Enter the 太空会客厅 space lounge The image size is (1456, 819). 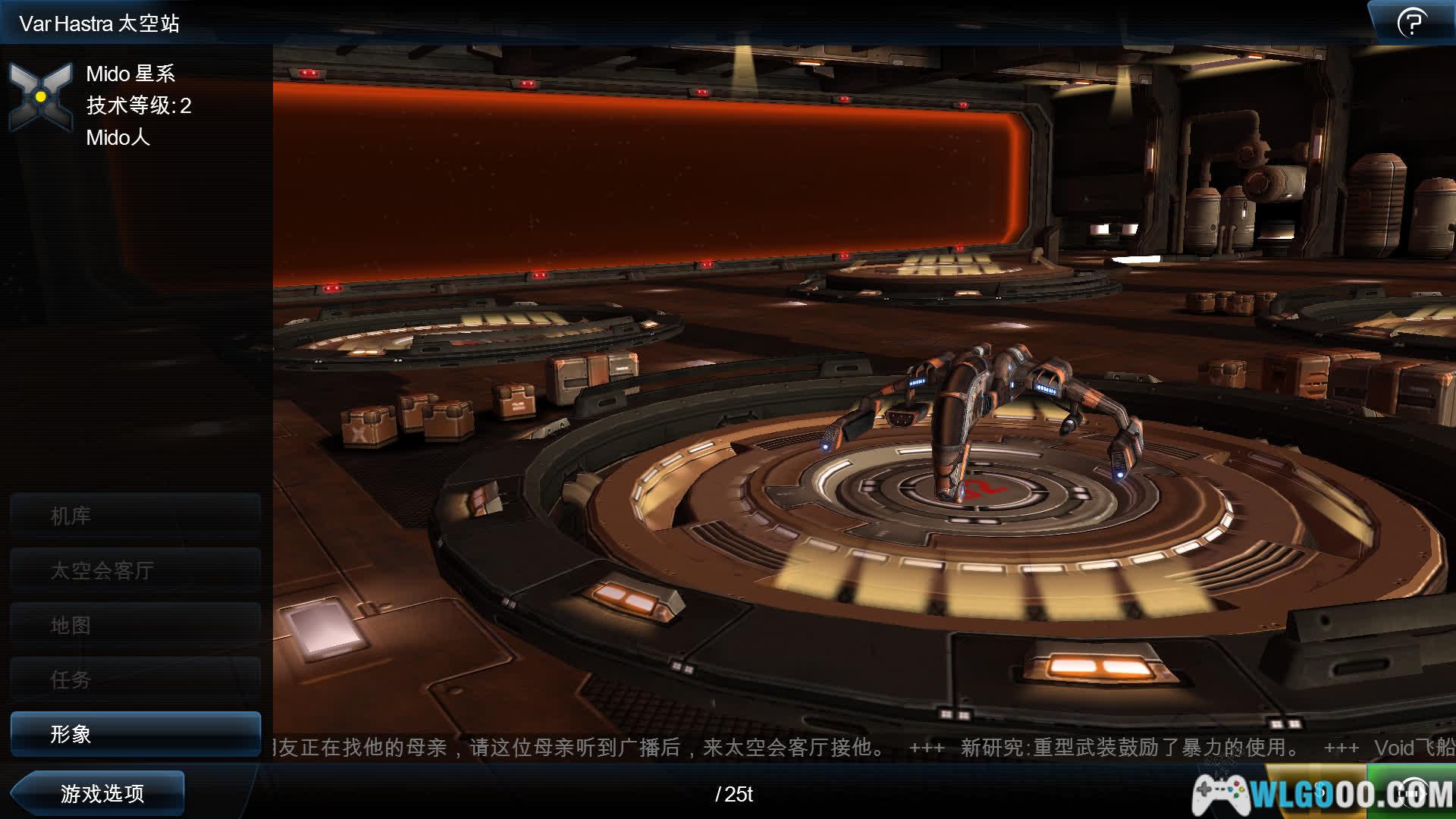coord(135,570)
